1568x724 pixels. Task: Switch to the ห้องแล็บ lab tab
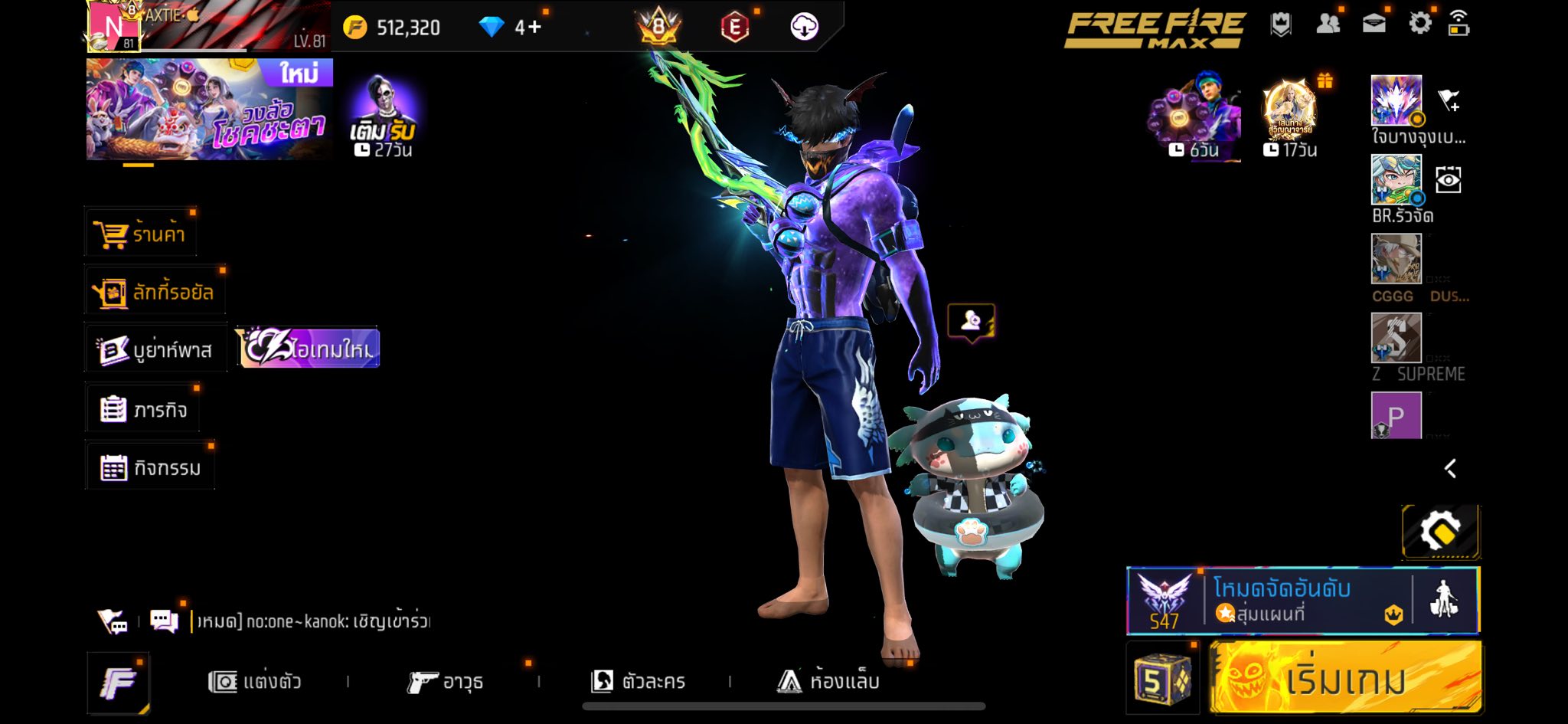[828, 681]
